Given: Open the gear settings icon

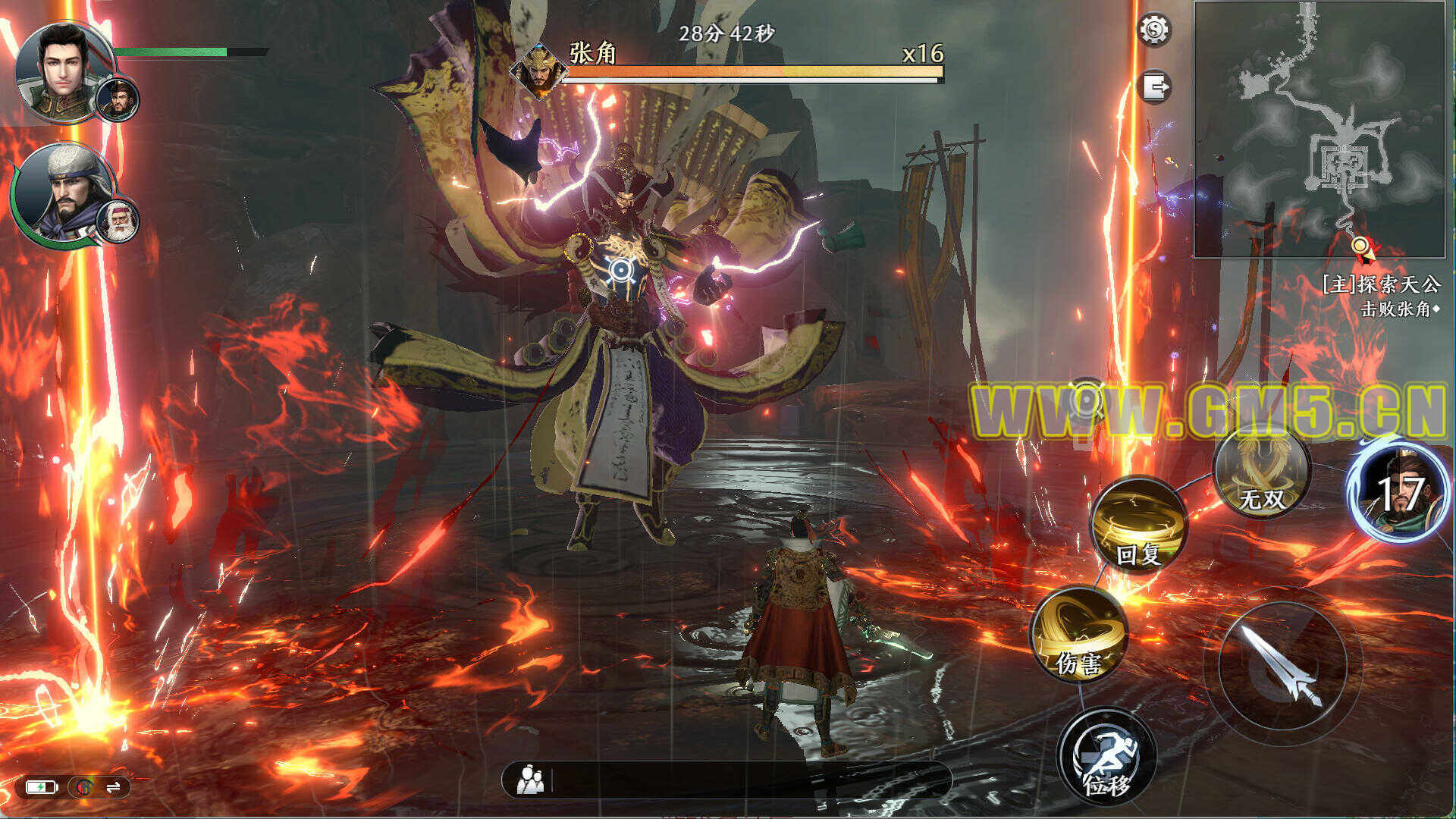Looking at the screenshot, I should (x=1154, y=30).
